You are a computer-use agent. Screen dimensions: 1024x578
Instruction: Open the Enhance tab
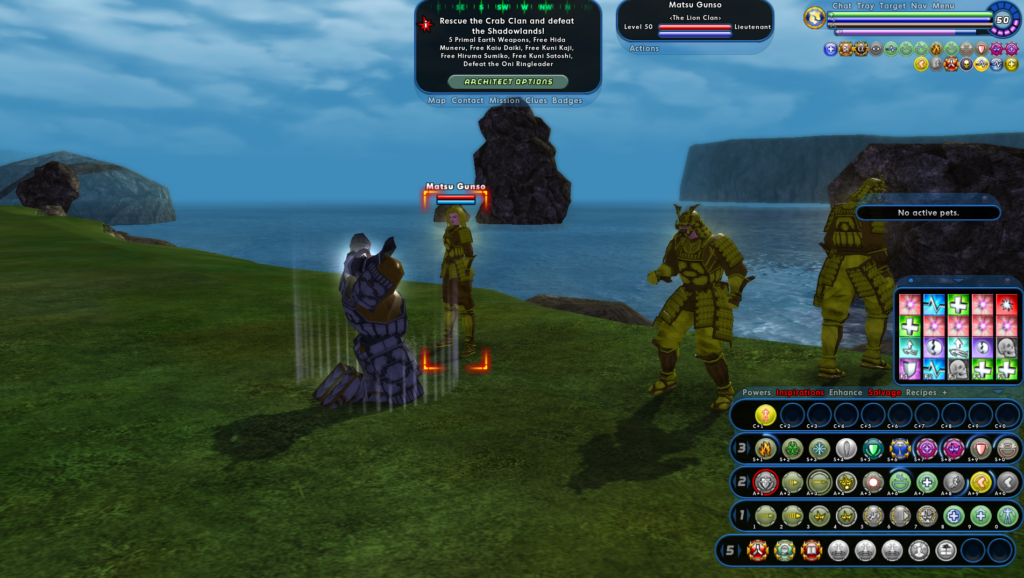point(845,393)
